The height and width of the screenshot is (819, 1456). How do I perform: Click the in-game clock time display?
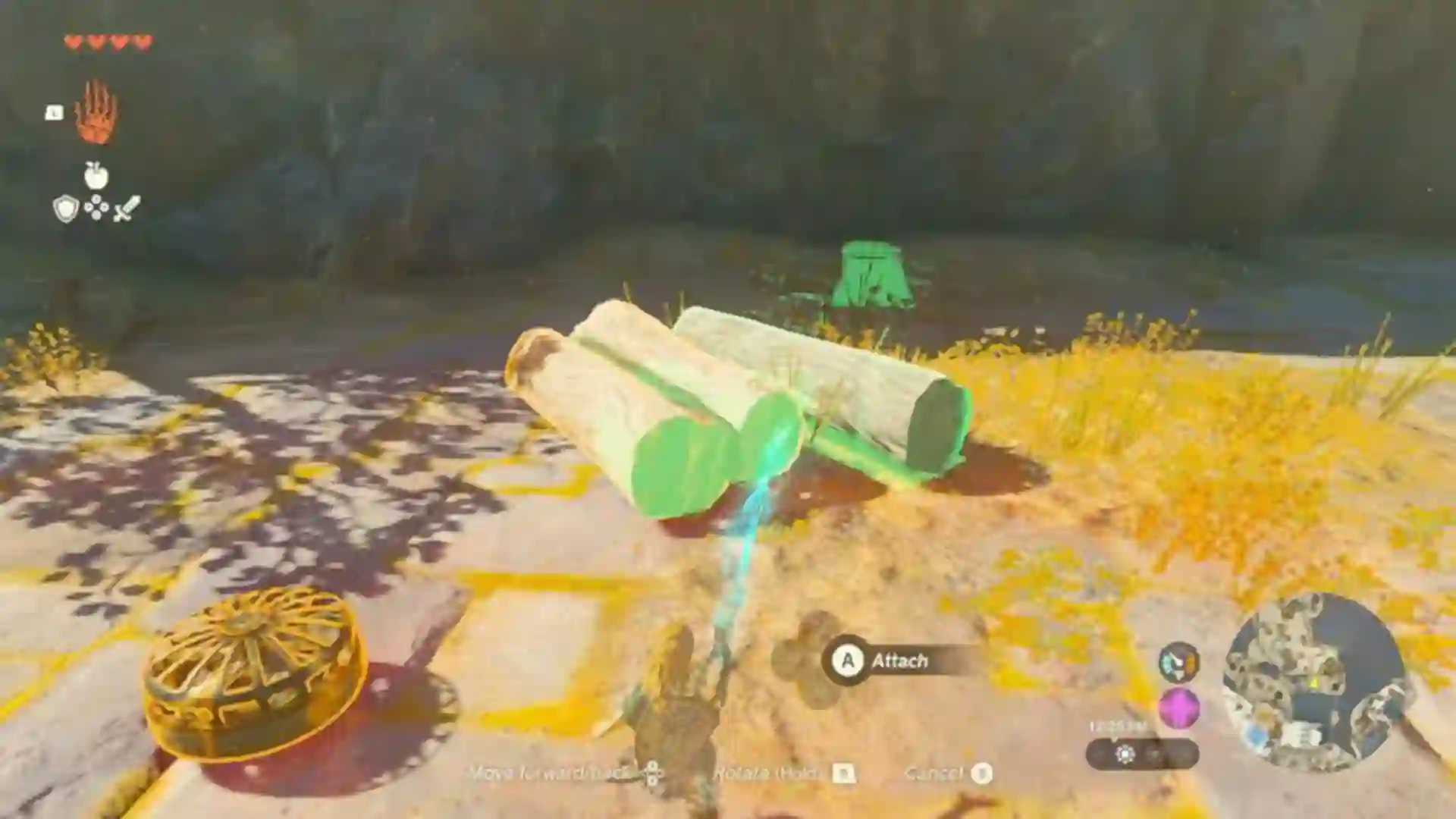[1117, 726]
